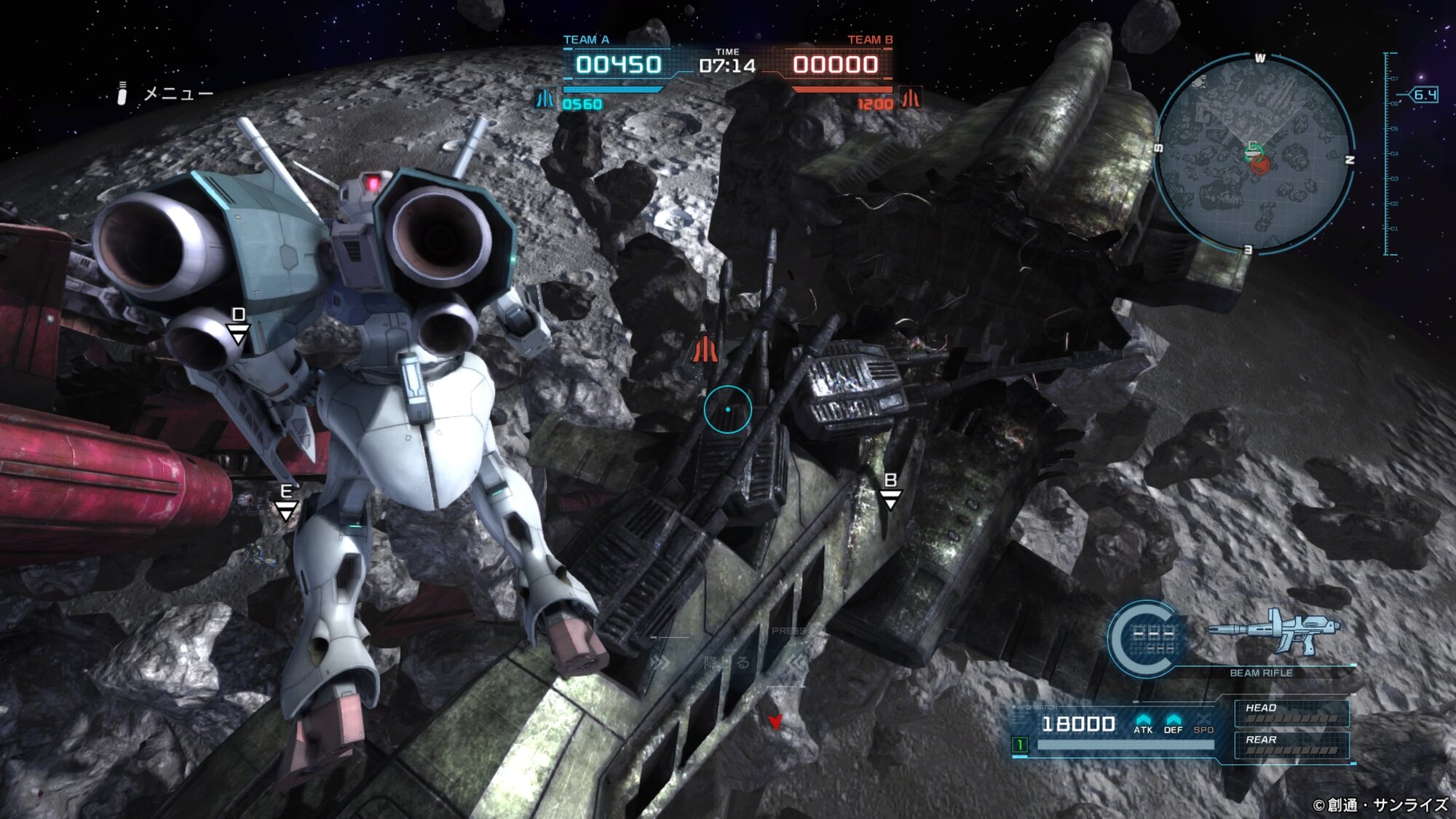
Task: Click the REAR part status panel
Action: (1291, 745)
